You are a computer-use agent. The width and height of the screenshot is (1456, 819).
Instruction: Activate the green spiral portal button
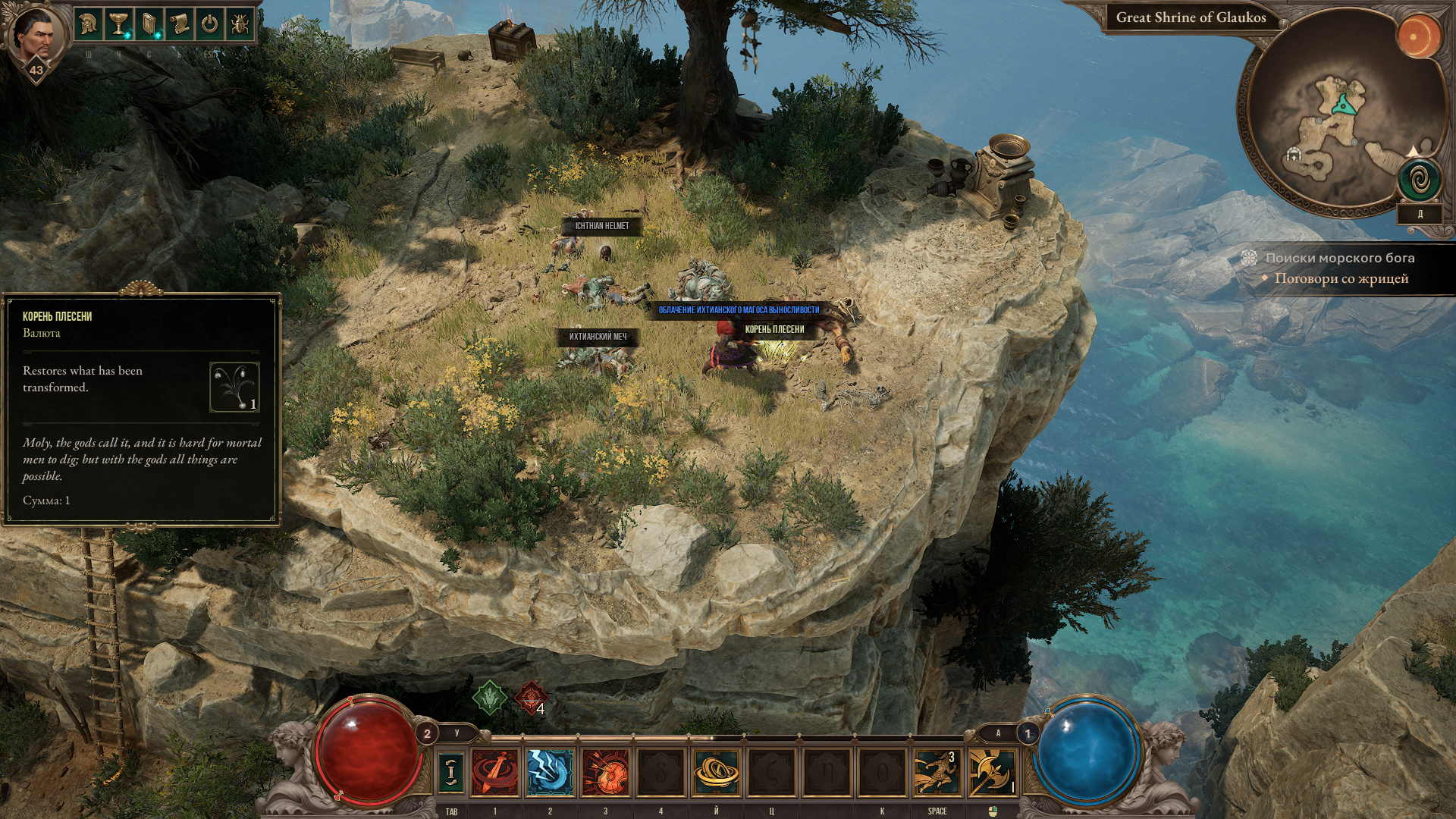[x=1420, y=180]
